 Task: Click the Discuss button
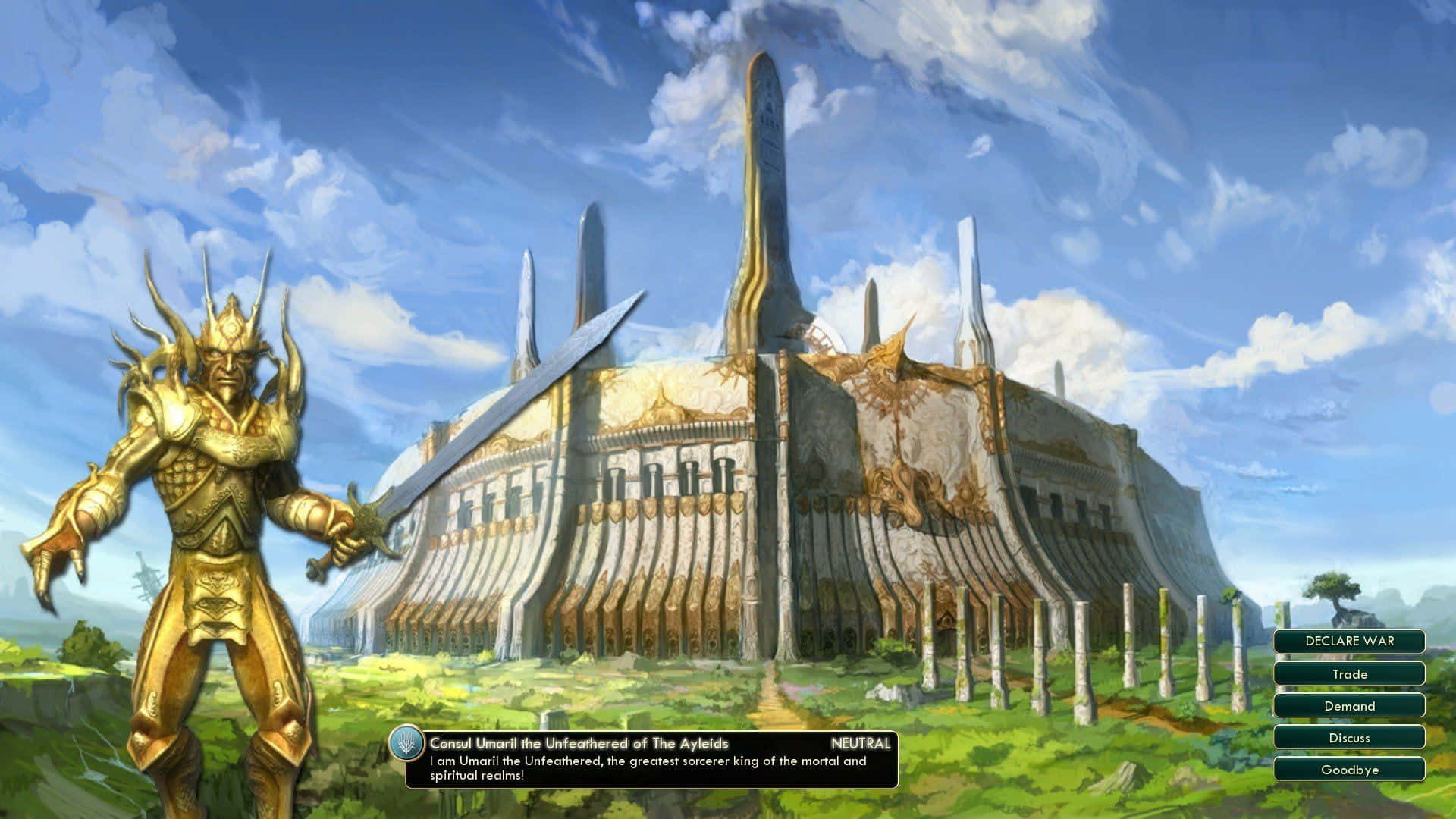pyautogui.click(x=1349, y=738)
